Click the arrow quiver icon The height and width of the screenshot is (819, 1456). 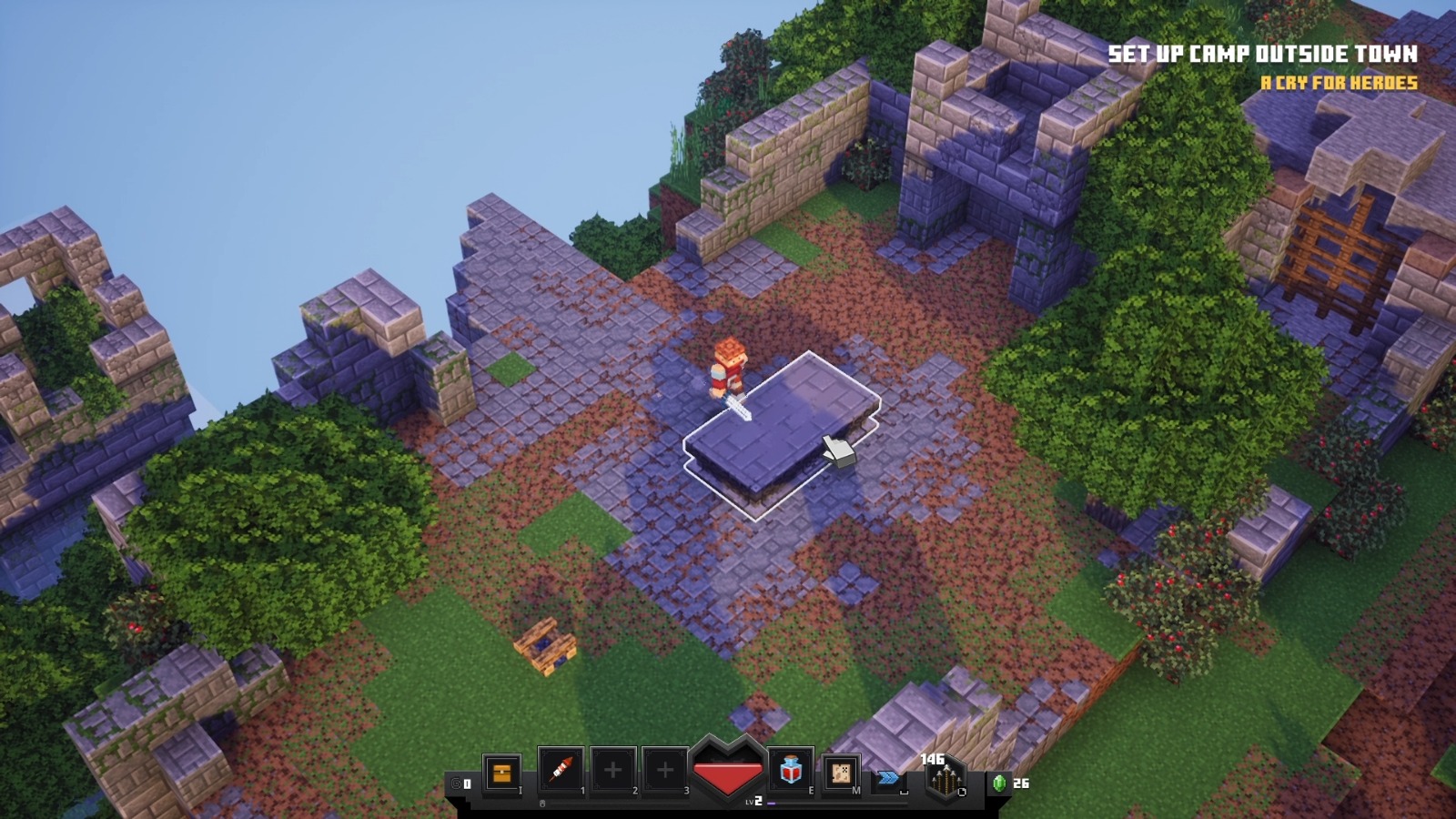[945, 778]
